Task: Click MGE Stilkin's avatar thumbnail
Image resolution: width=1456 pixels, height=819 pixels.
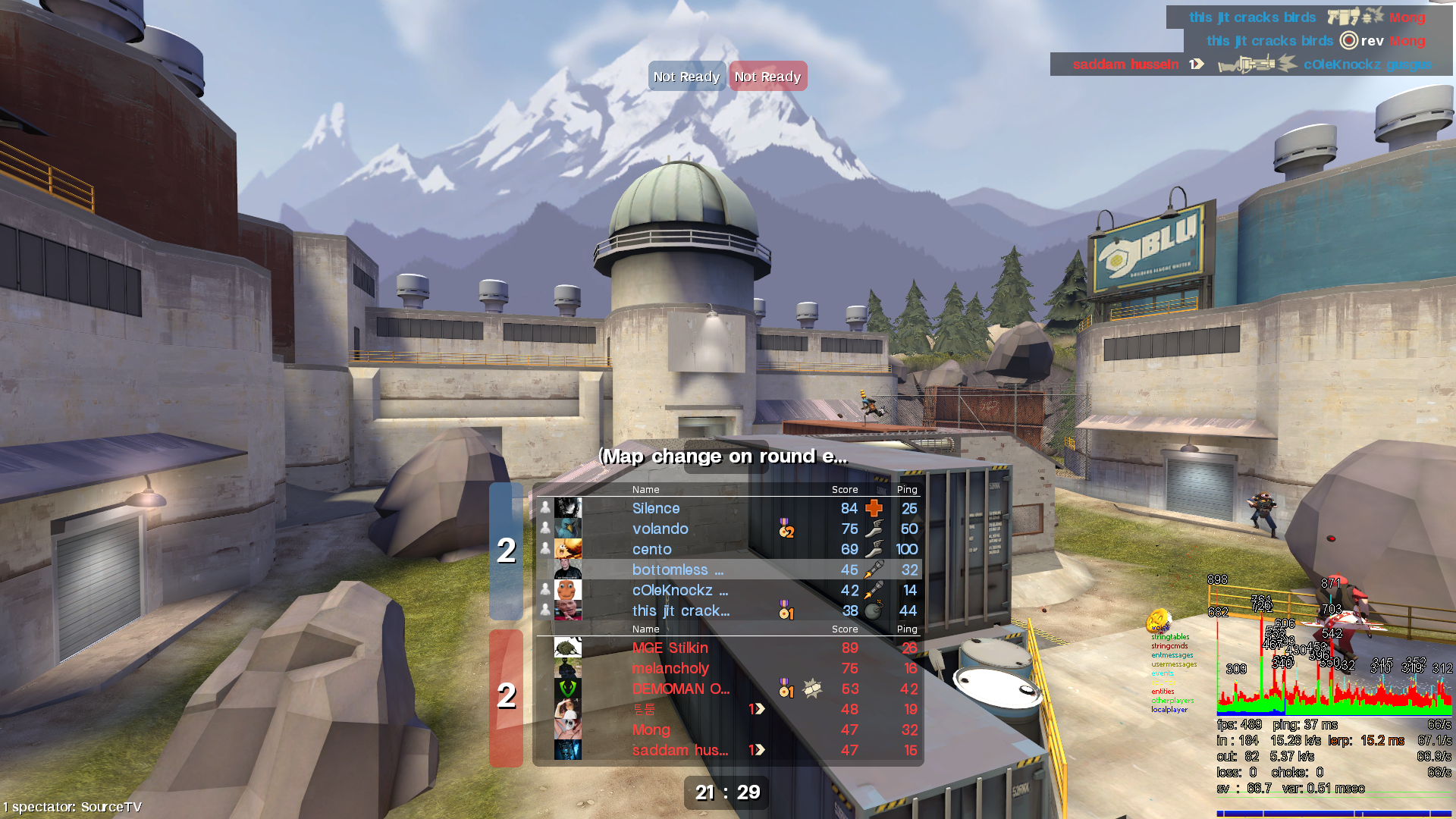Action: tap(568, 648)
